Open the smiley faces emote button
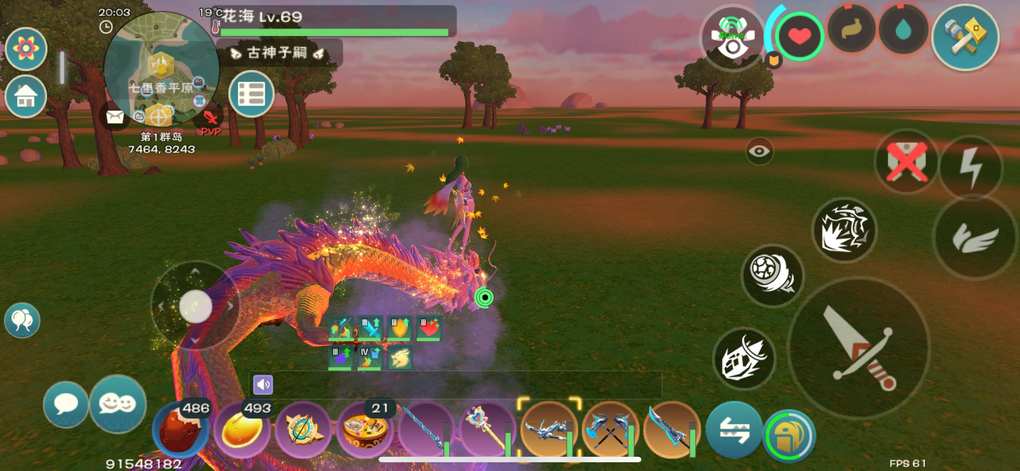This screenshot has height=471, width=1020. pyautogui.click(x=117, y=404)
